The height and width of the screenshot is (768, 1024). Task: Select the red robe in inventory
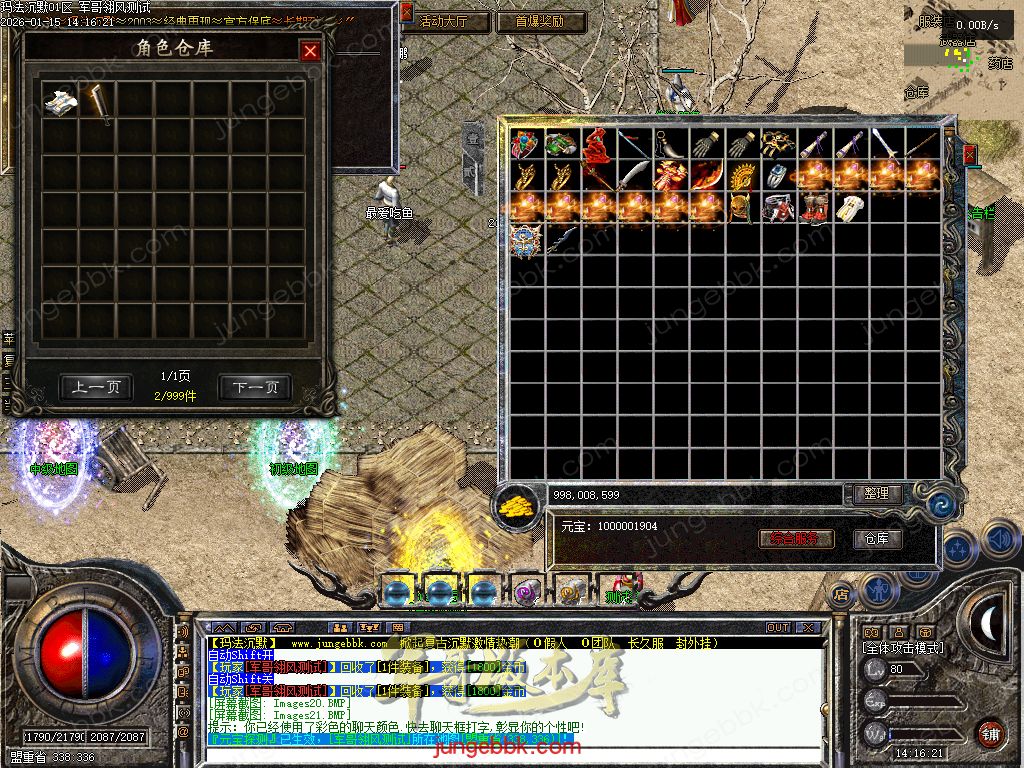[x=598, y=145]
